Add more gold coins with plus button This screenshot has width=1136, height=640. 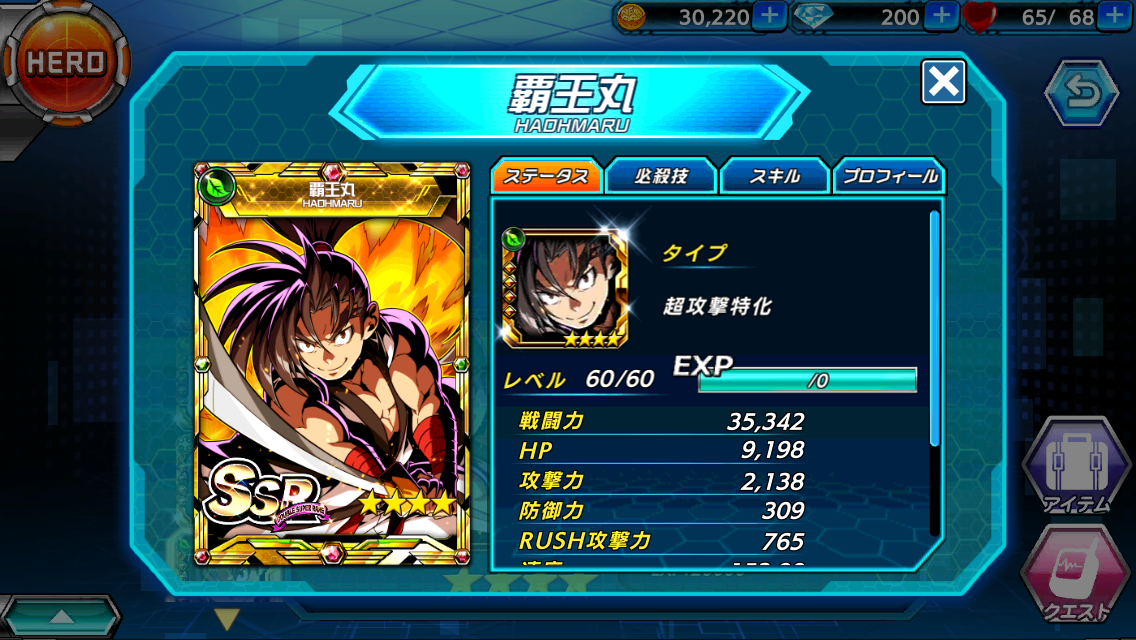(765, 15)
